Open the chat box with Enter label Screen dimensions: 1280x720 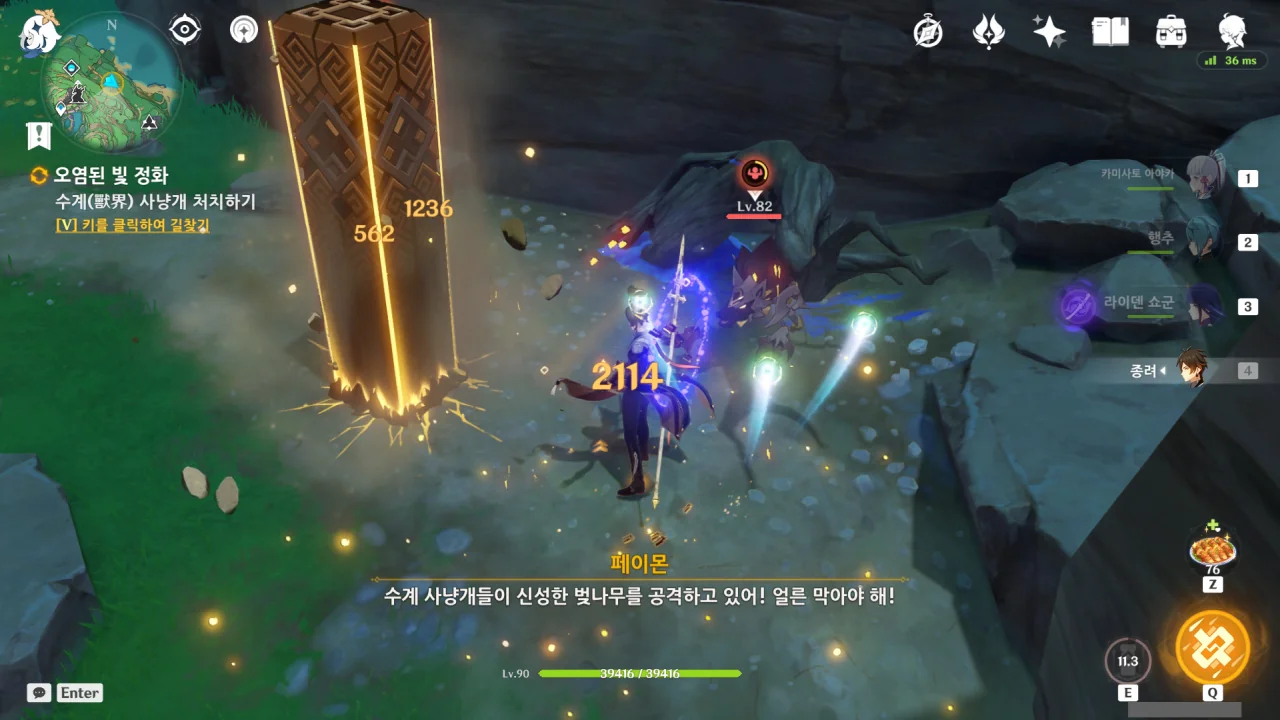pos(66,693)
